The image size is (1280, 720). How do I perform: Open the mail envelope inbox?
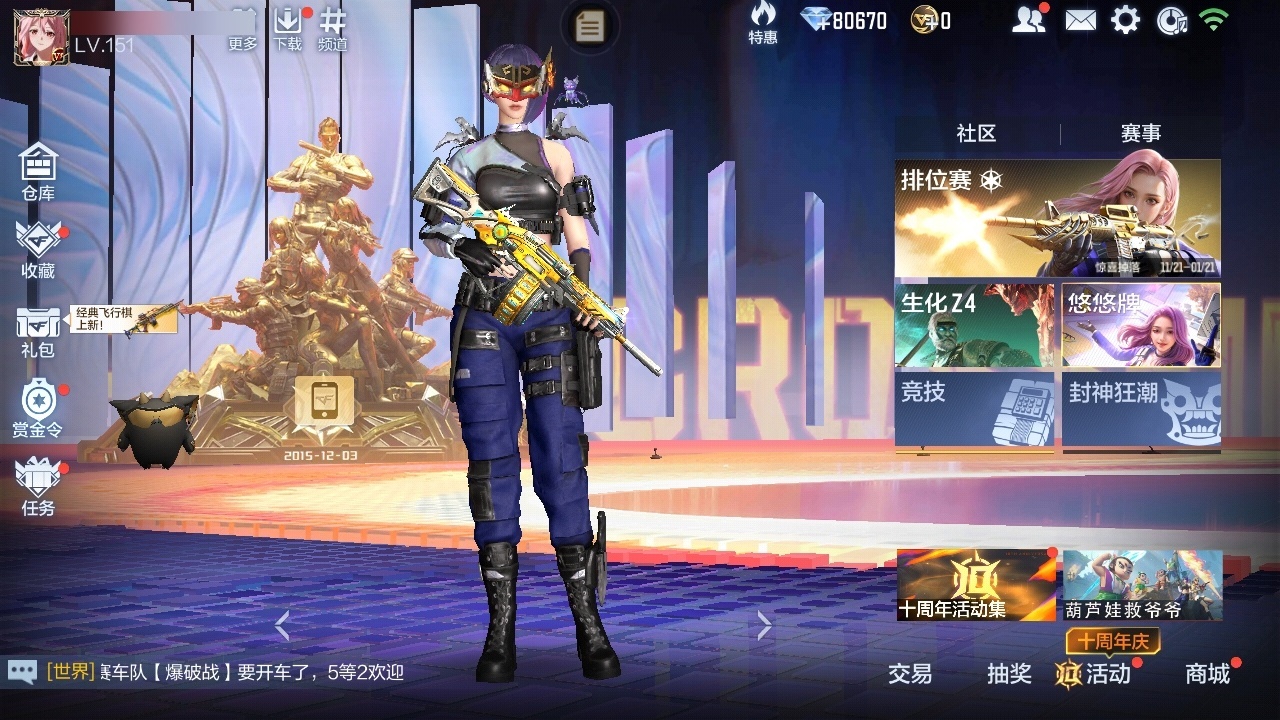pos(1080,20)
